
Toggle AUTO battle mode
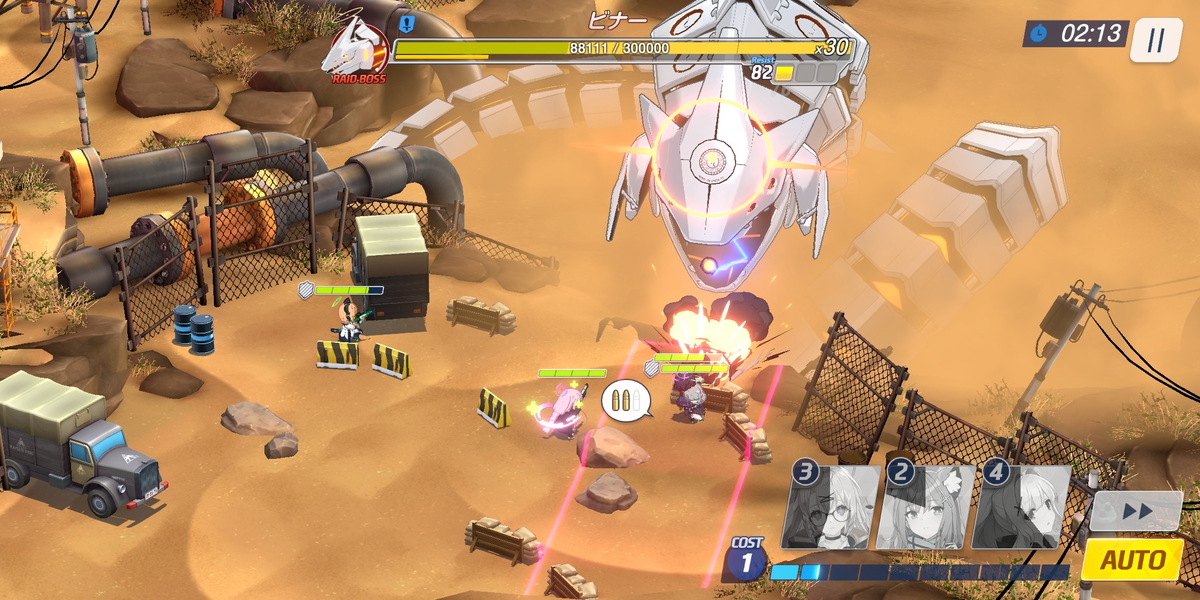click(1132, 560)
